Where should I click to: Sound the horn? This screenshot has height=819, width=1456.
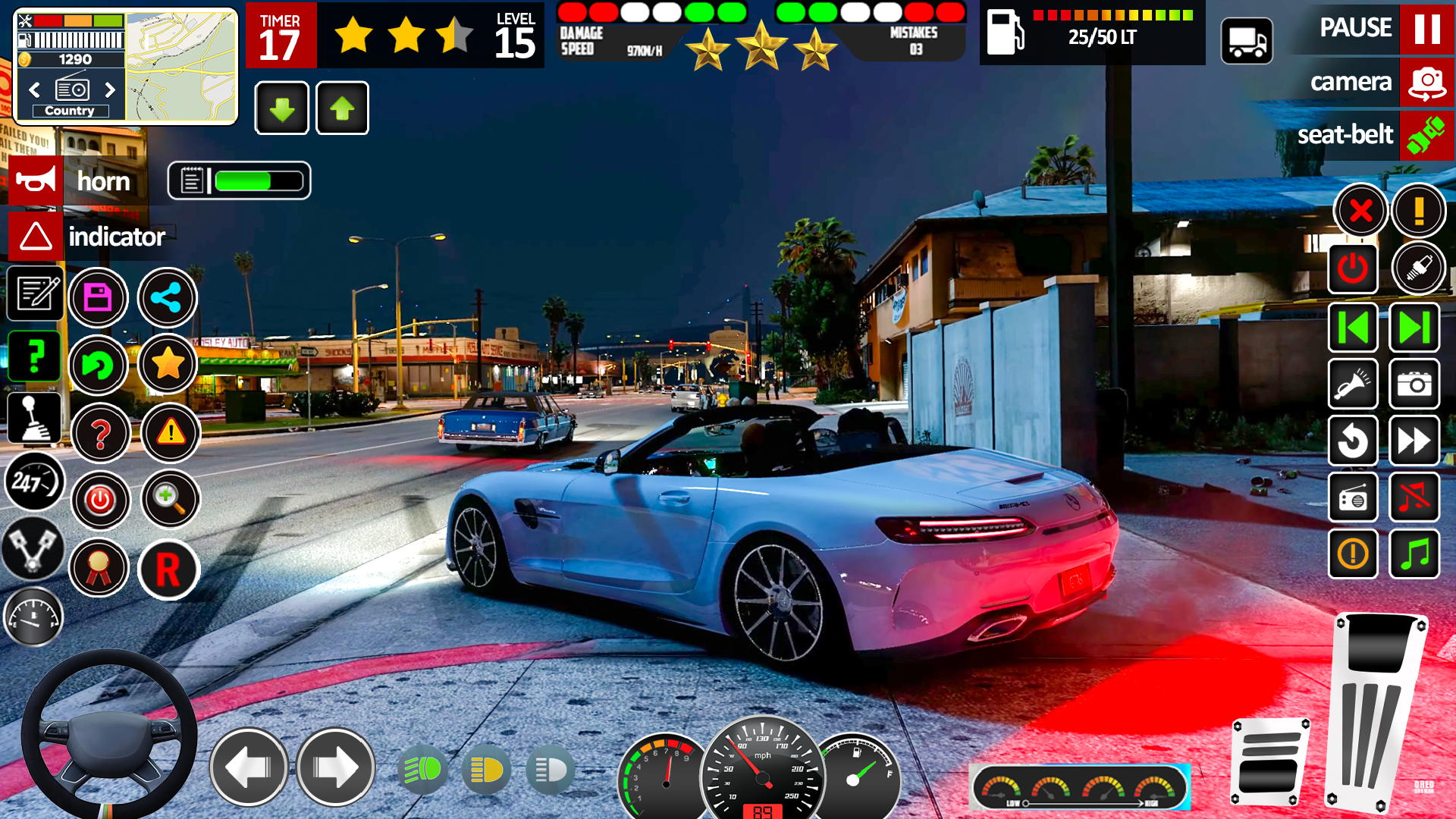coord(36,181)
